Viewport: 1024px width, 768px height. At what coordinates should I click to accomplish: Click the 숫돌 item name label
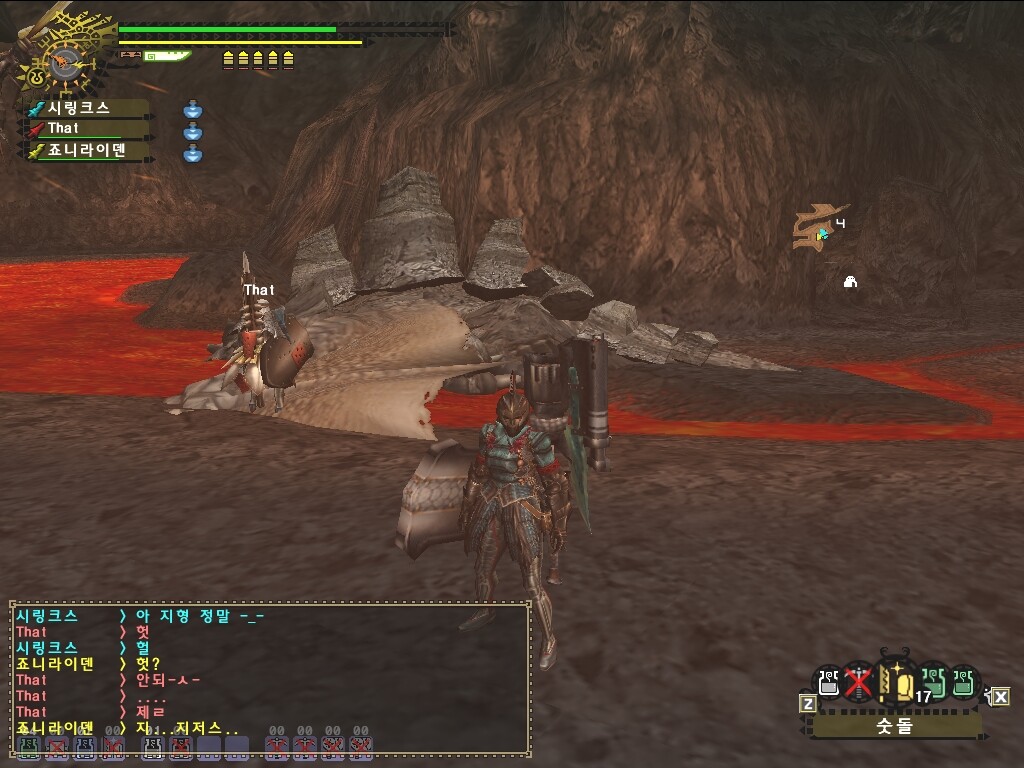(895, 726)
